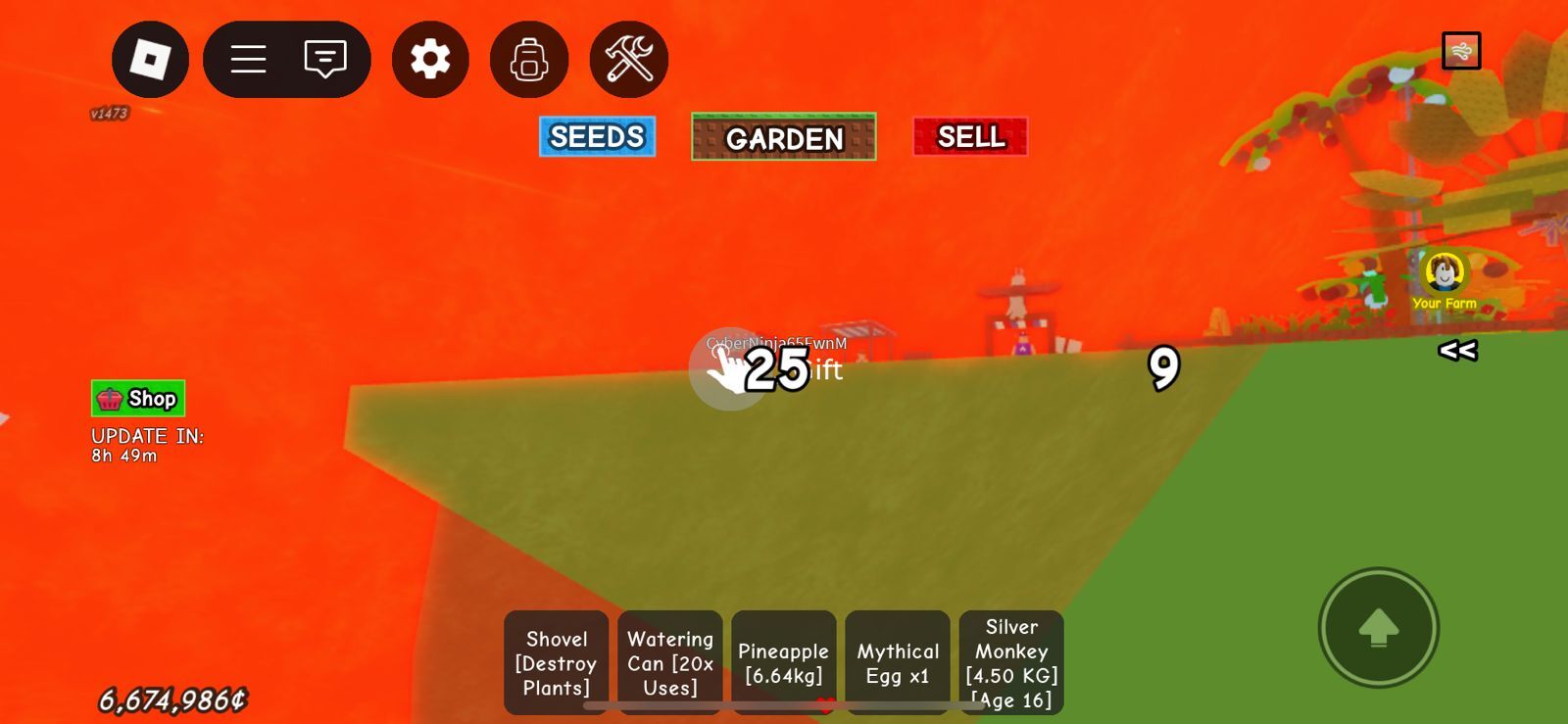Image resolution: width=1568 pixels, height=724 pixels.
Task: Go to the GARDEN
Action: tap(784, 137)
